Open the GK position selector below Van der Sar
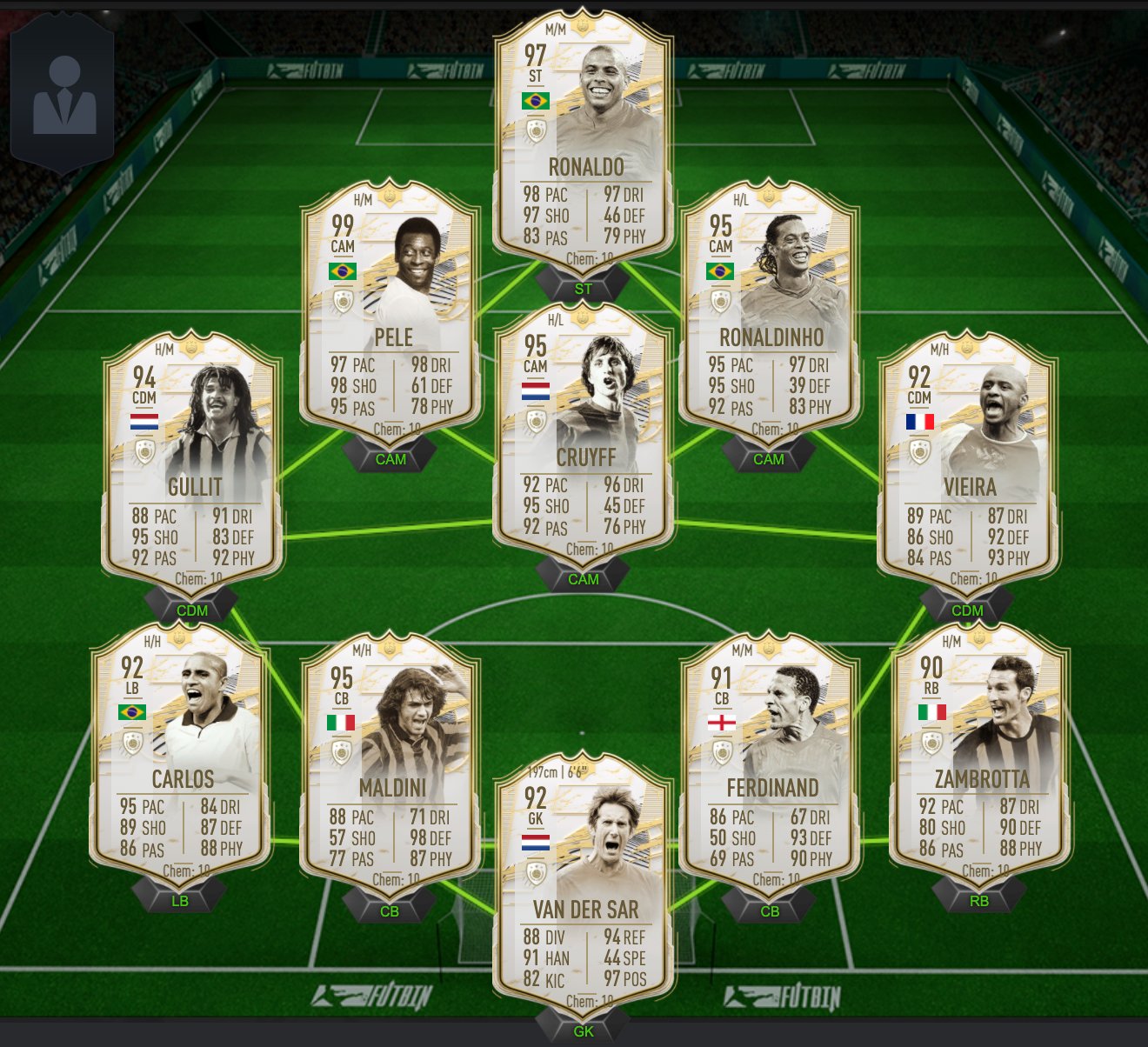Image resolution: width=1148 pixels, height=1047 pixels. tap(584, 1031)
